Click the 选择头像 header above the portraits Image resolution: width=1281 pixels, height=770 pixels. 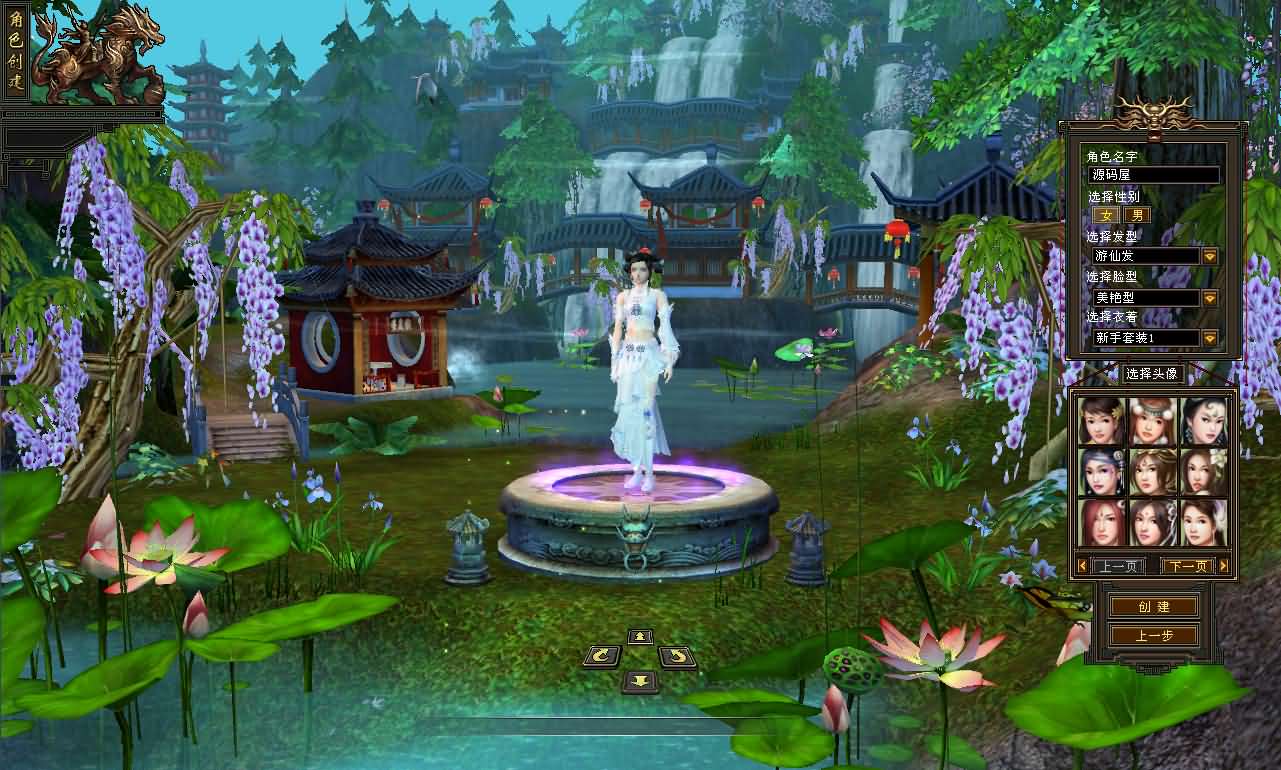[x=1152, y=372]
